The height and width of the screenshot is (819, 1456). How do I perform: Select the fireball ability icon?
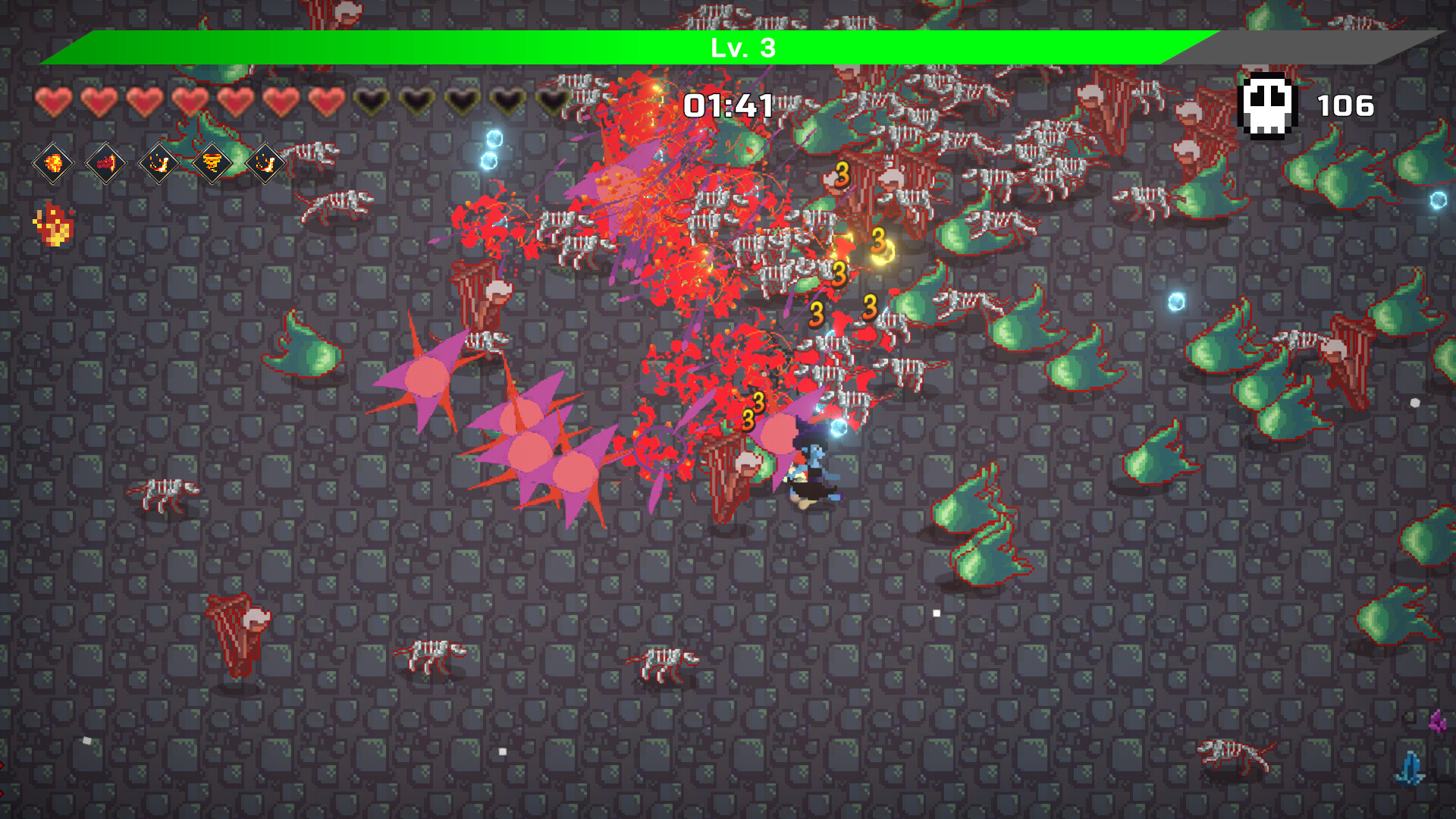coord(53,163)
